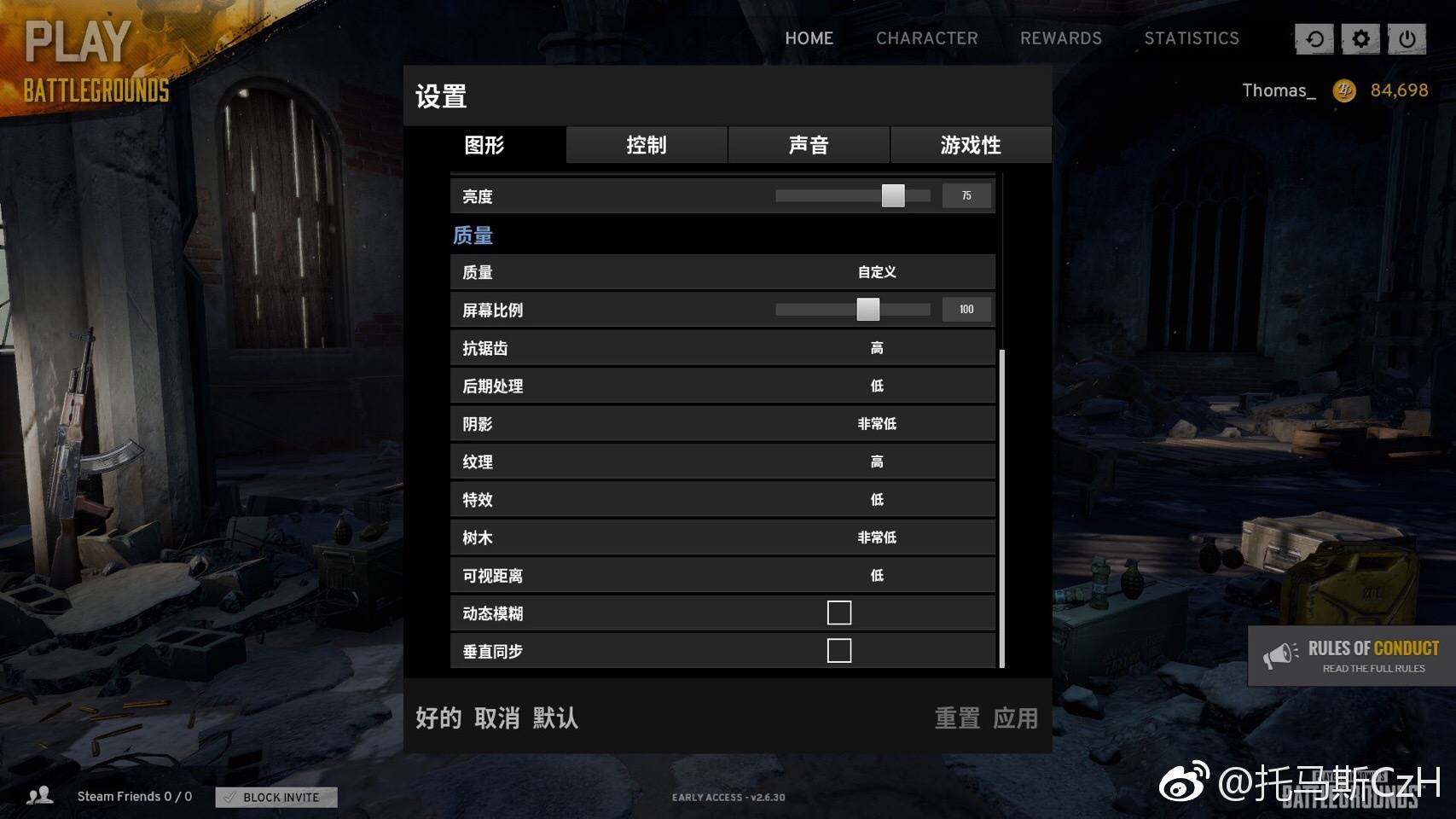Adjust the 亮度 brightness slider
Screen dimensions: 1456x819
pos(894,195)
